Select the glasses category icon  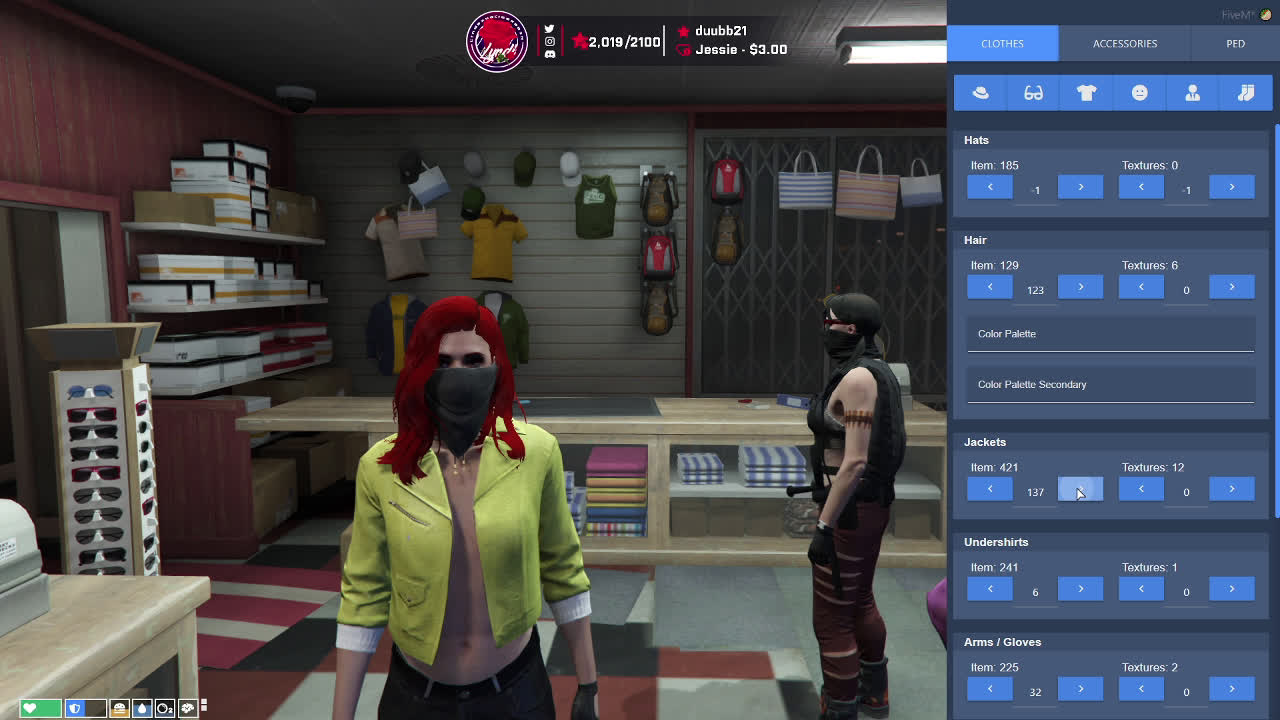pyautogui.click(x=1033, y=93)
